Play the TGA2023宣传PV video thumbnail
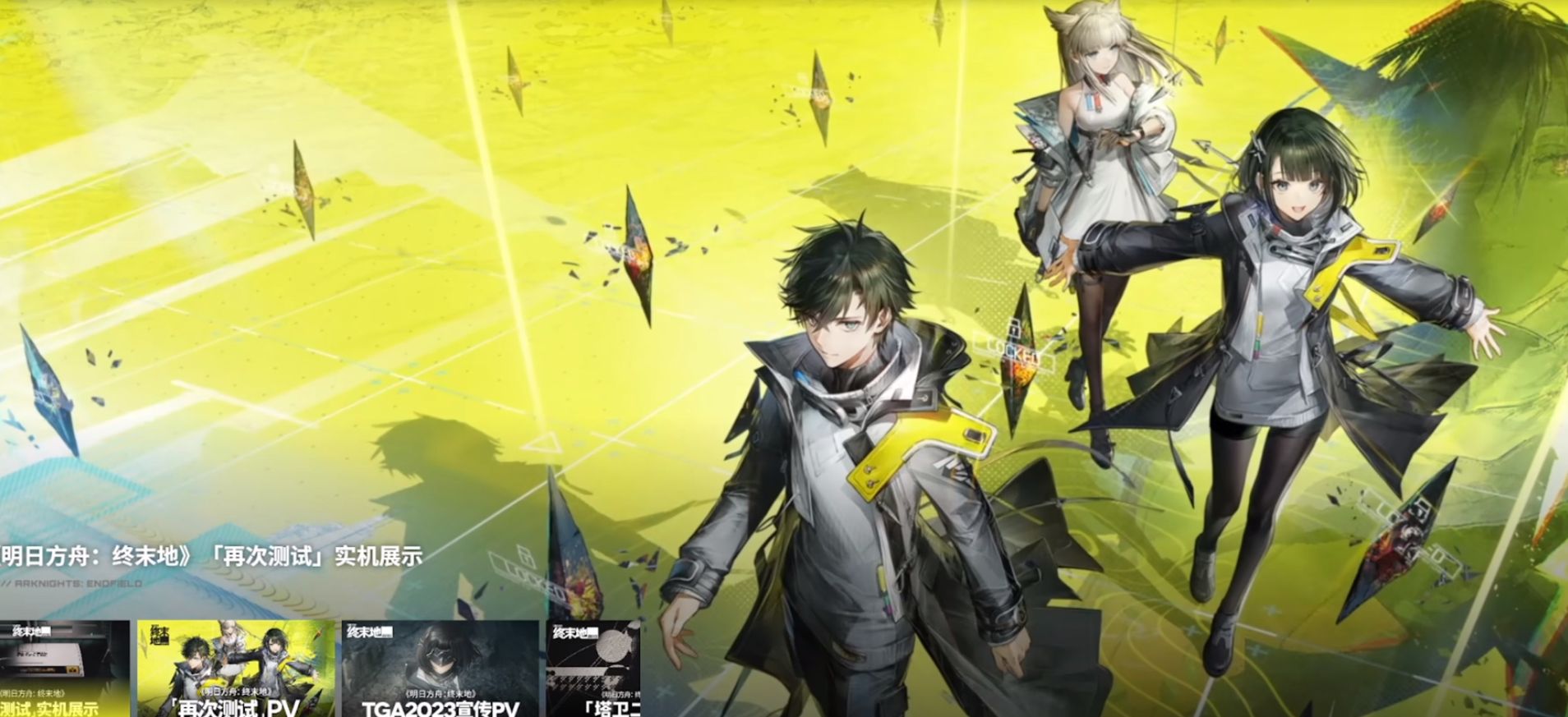1568x717 pixels. point(440,669)
